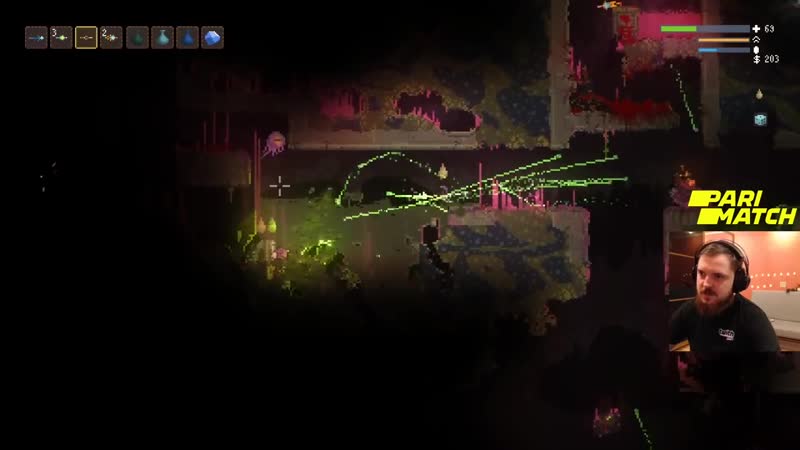Select the wand slot marked with 3
The width and height of the screenshot is (800, 450).
click(62, 38)
